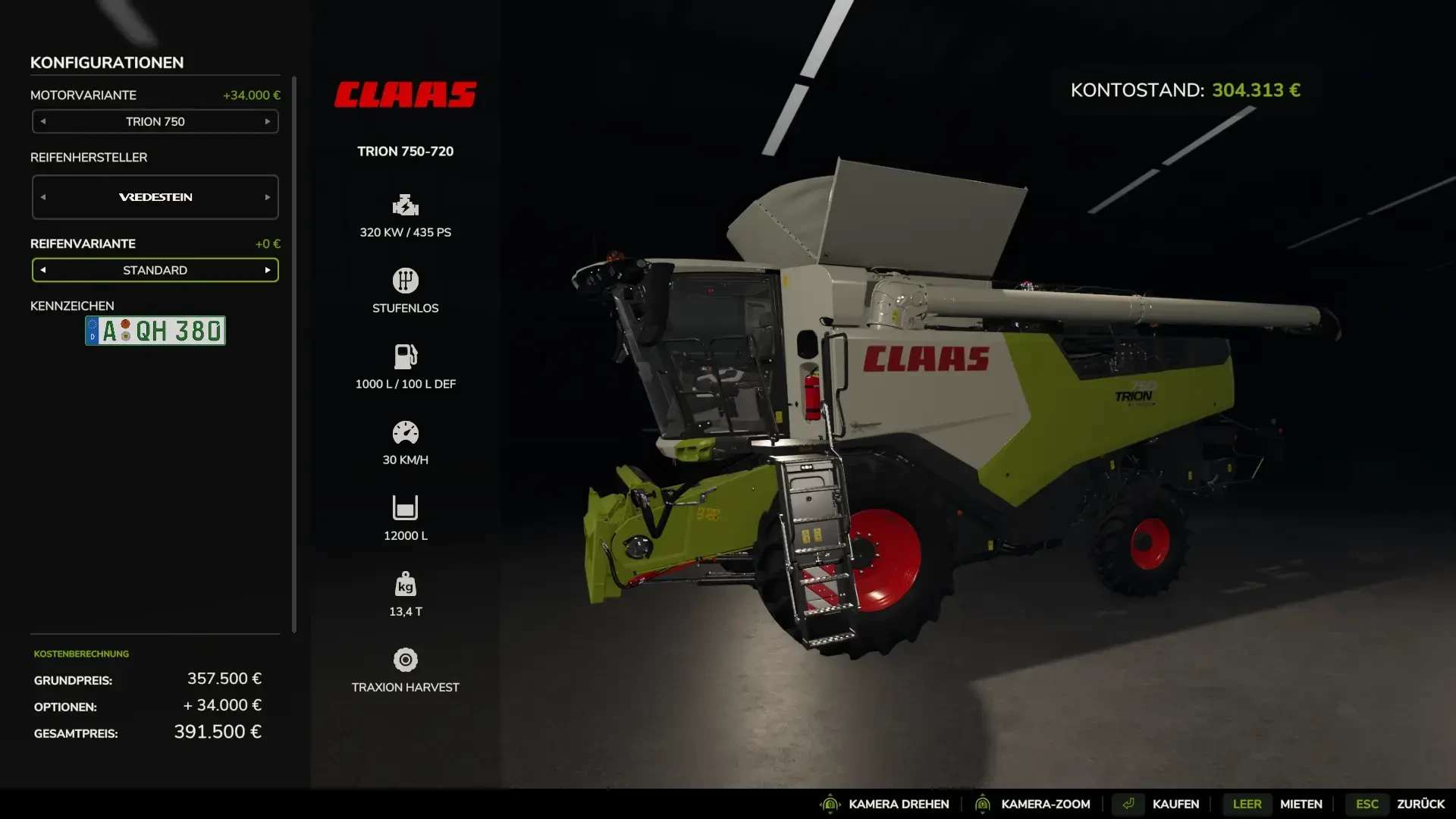The image size is (1456, 819).
Task: Switch to next tire brand after Vredestein
Action: click(267, 197)
